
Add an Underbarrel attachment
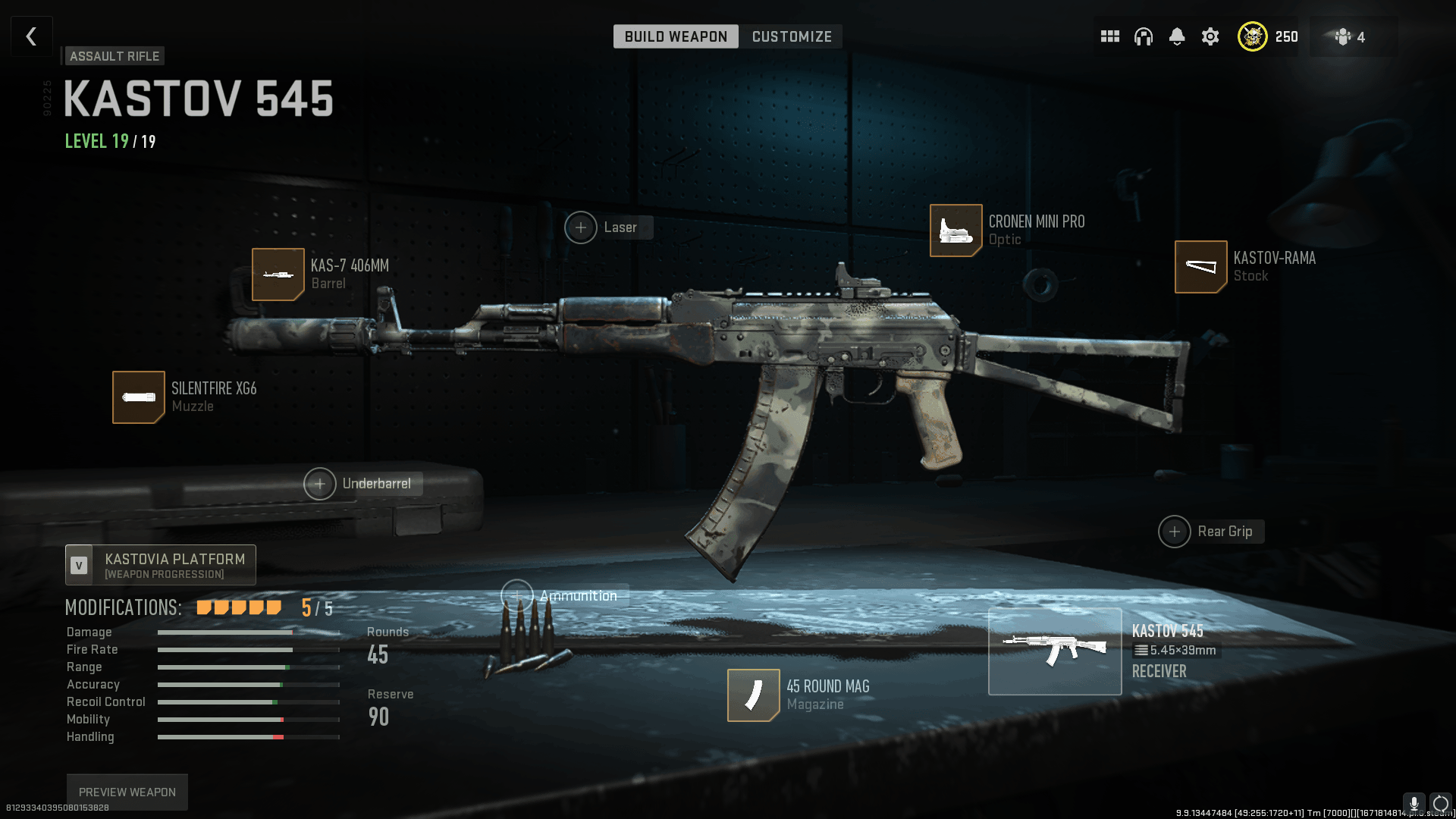[321, 483]
